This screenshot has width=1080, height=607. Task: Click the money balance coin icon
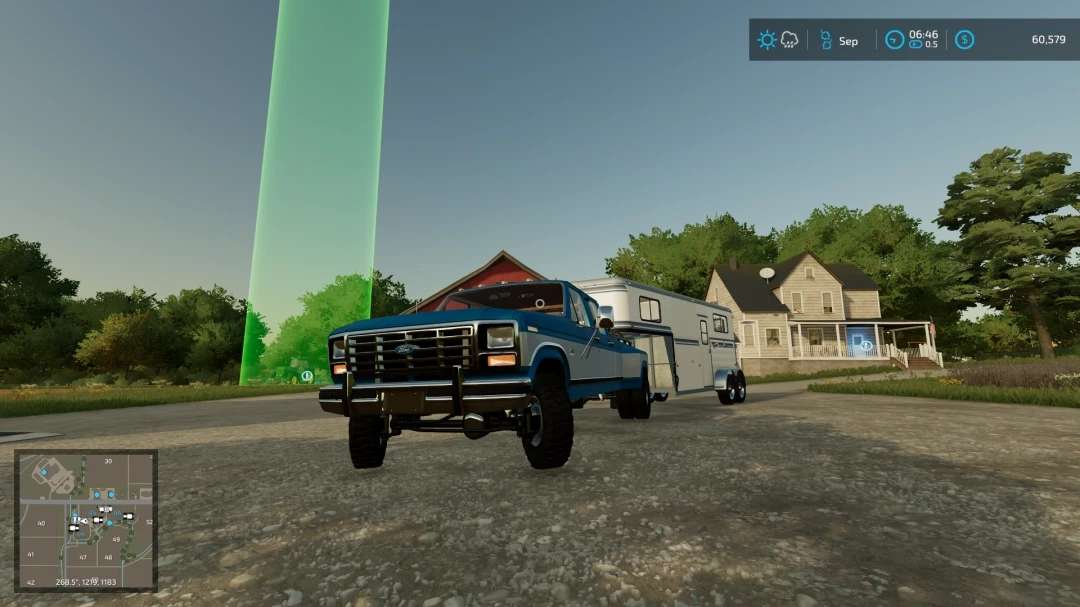tap(964, 40)
